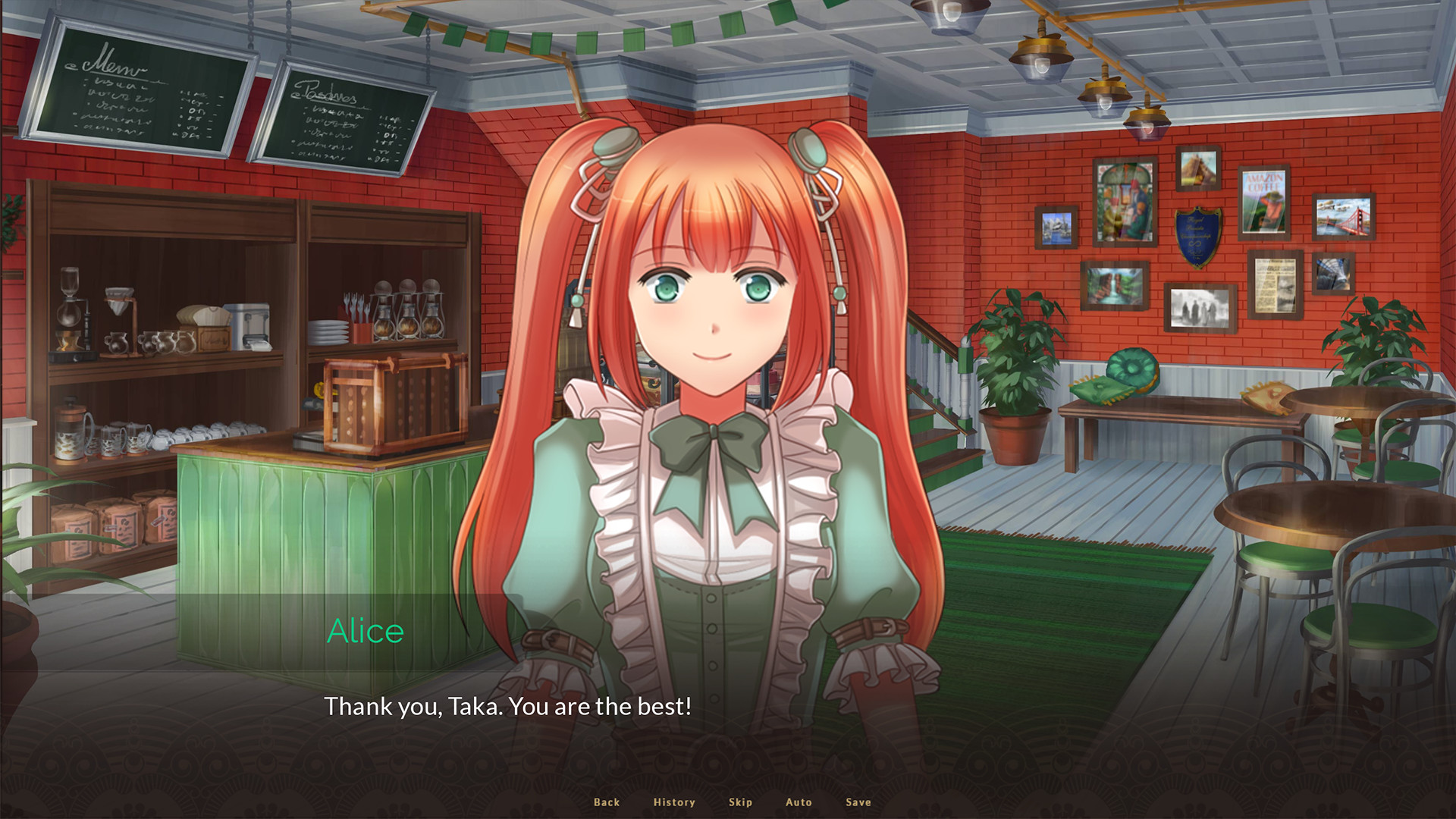
Task: Enable Auto mode
Action: (799, 802)
